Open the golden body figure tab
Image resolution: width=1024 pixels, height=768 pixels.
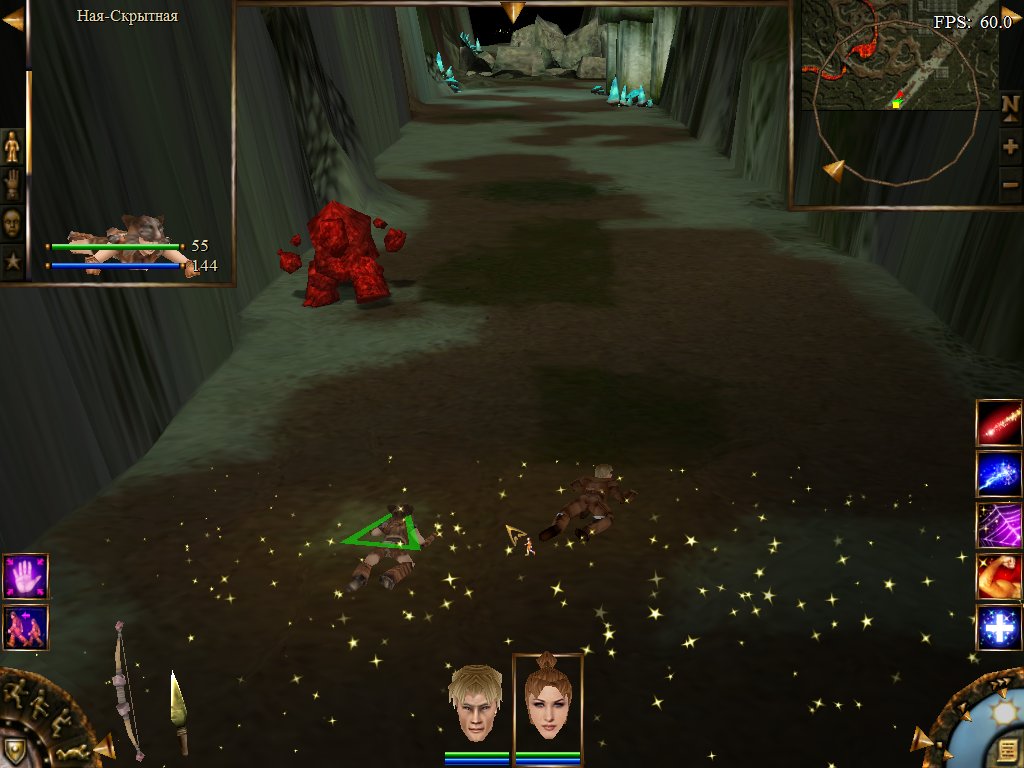coord(12,146)
